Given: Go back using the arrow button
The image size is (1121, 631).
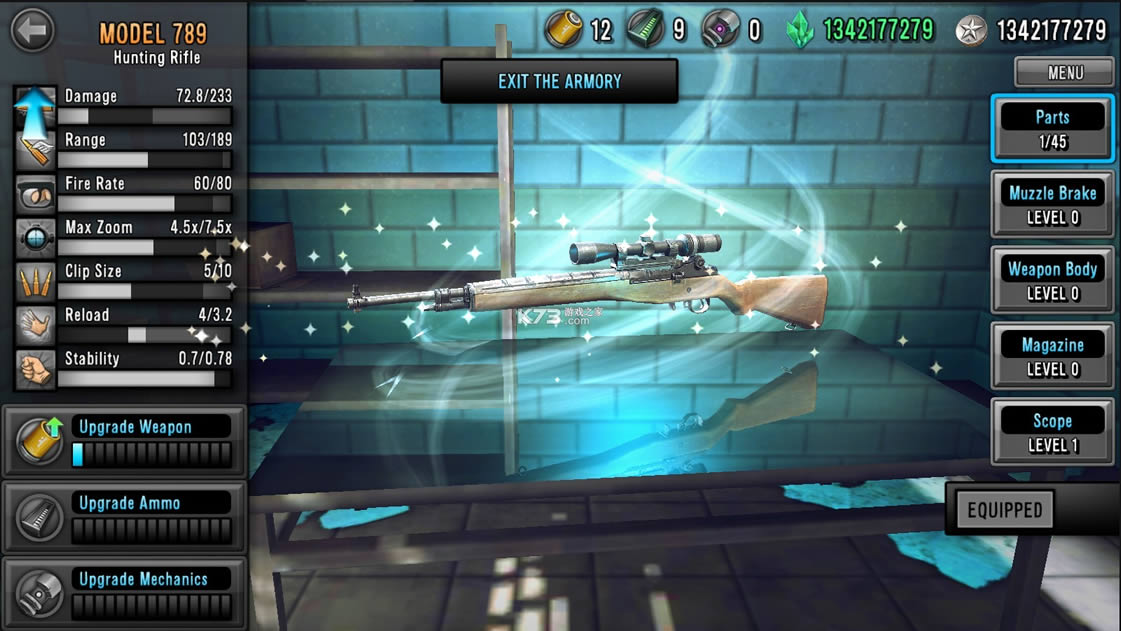Looking at the screenshot, I should pyautogui.click(x=33, y=30).
